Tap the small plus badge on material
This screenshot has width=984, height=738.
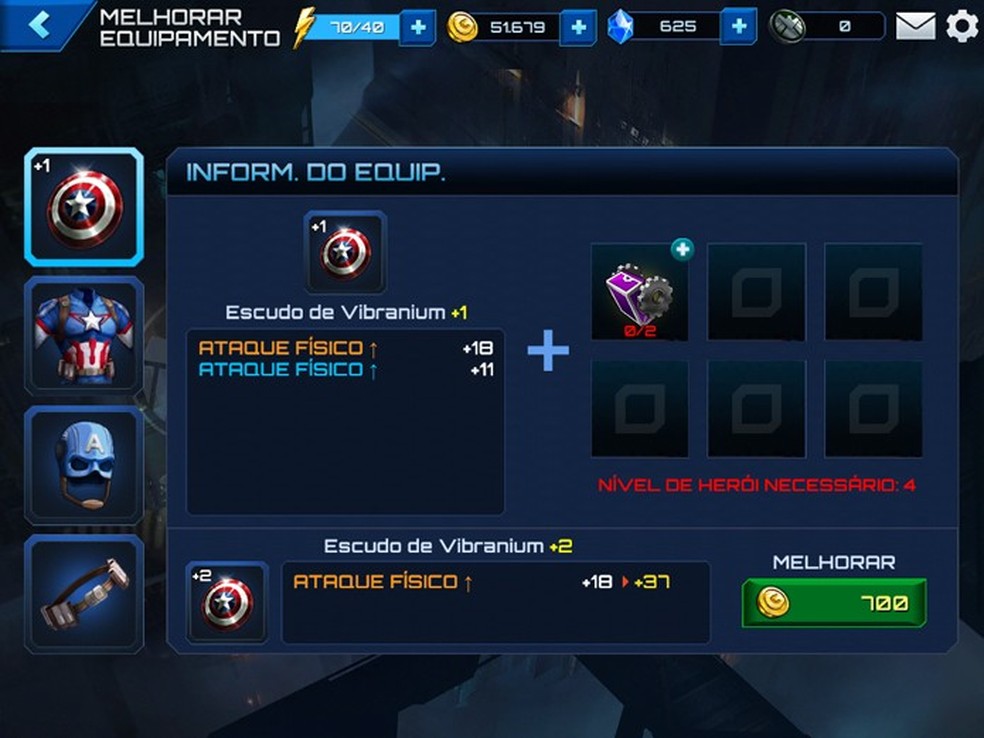pos(682,250)
